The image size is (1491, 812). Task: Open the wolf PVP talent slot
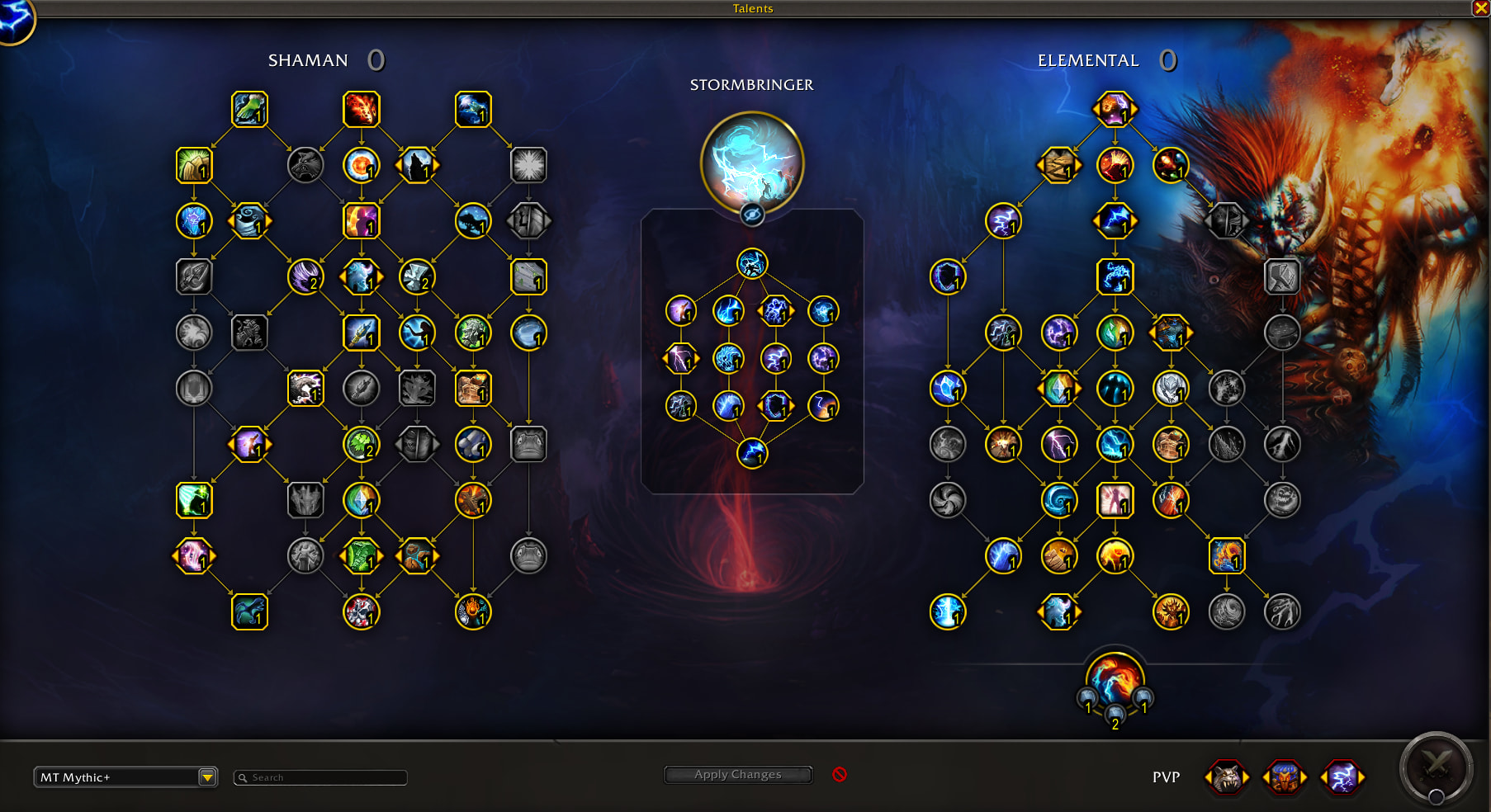(x=1226, y=777)
